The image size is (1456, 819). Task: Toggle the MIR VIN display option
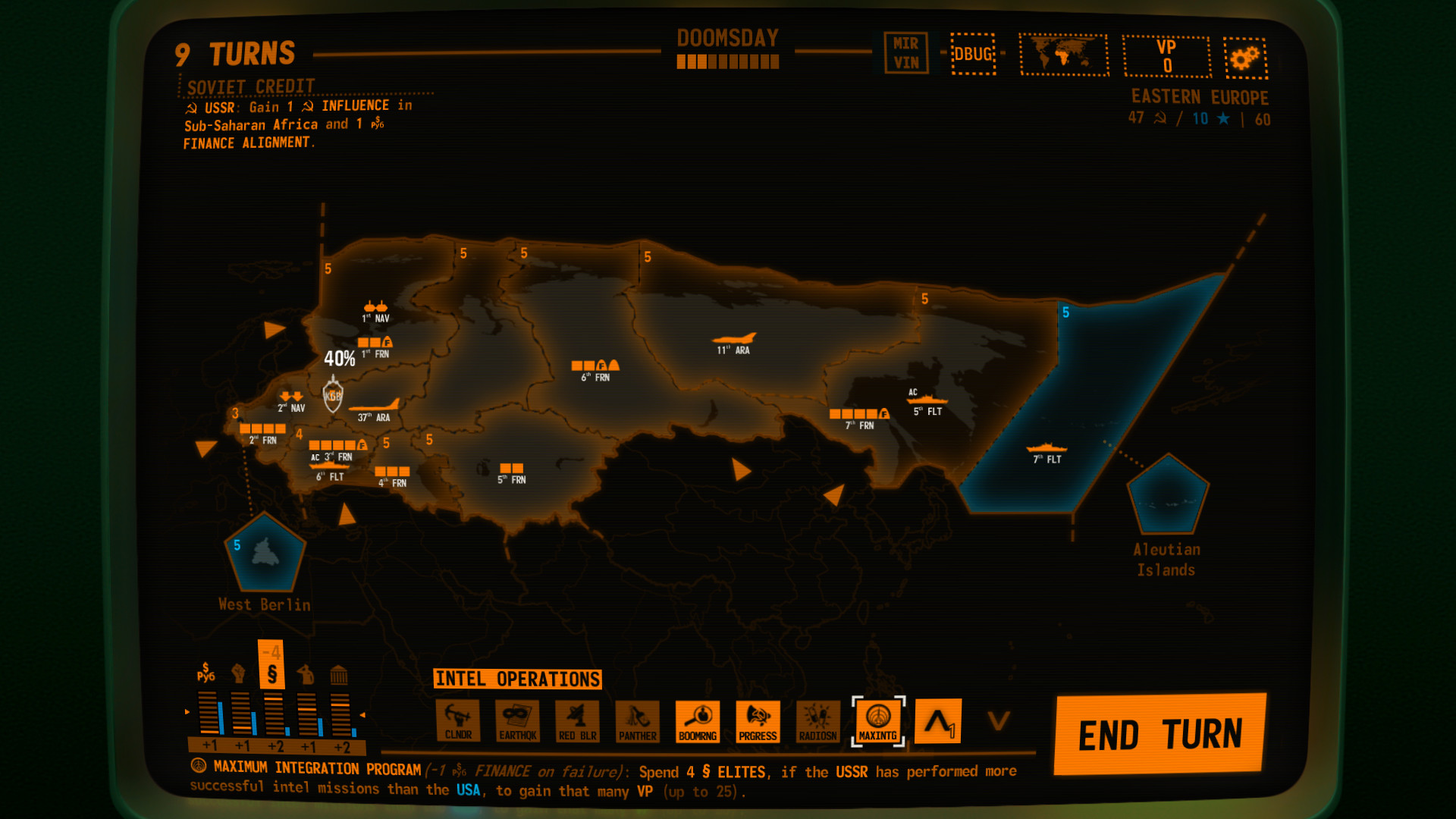(x=907, y=52)
